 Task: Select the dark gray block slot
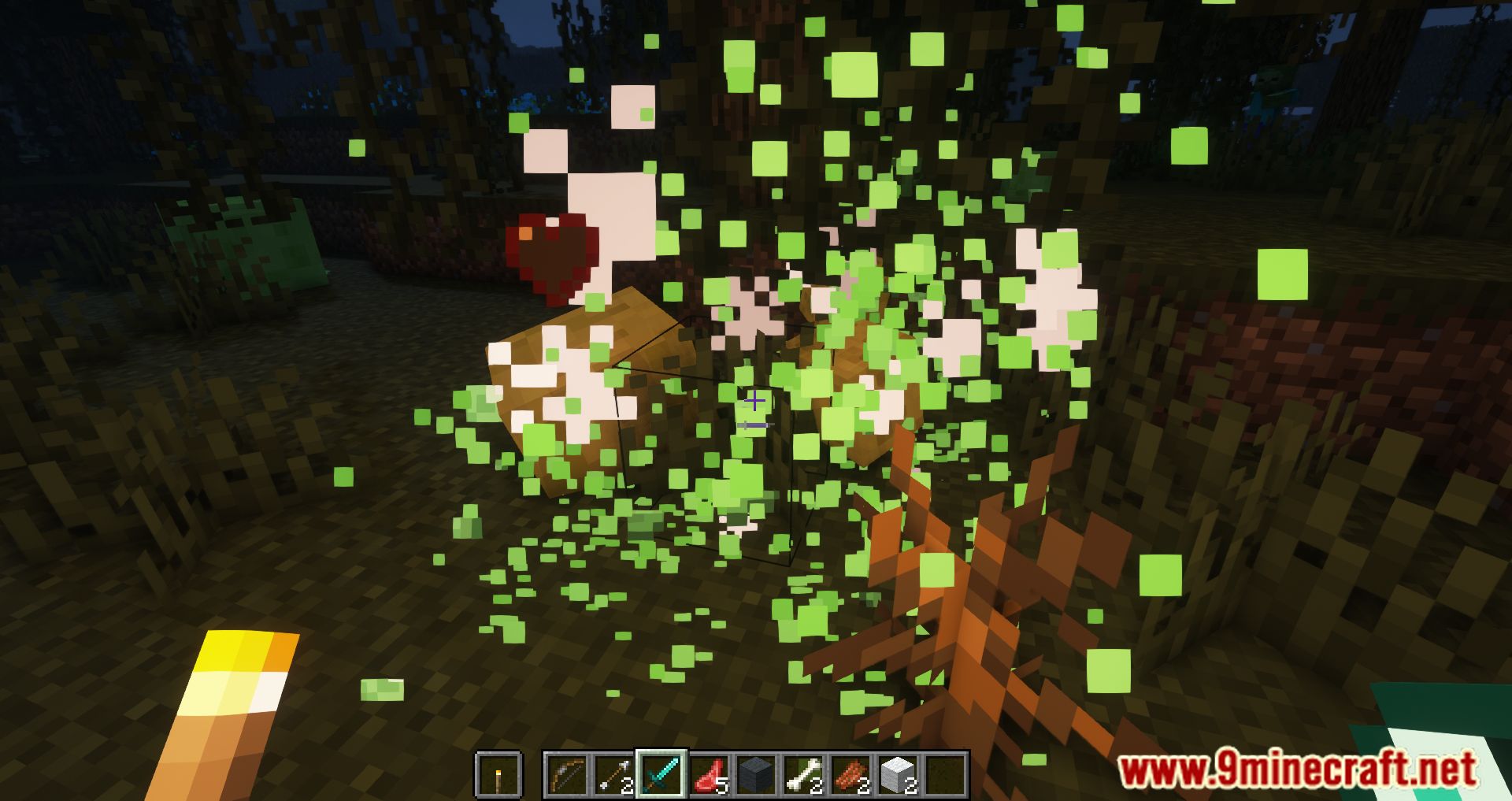(756, 775)
